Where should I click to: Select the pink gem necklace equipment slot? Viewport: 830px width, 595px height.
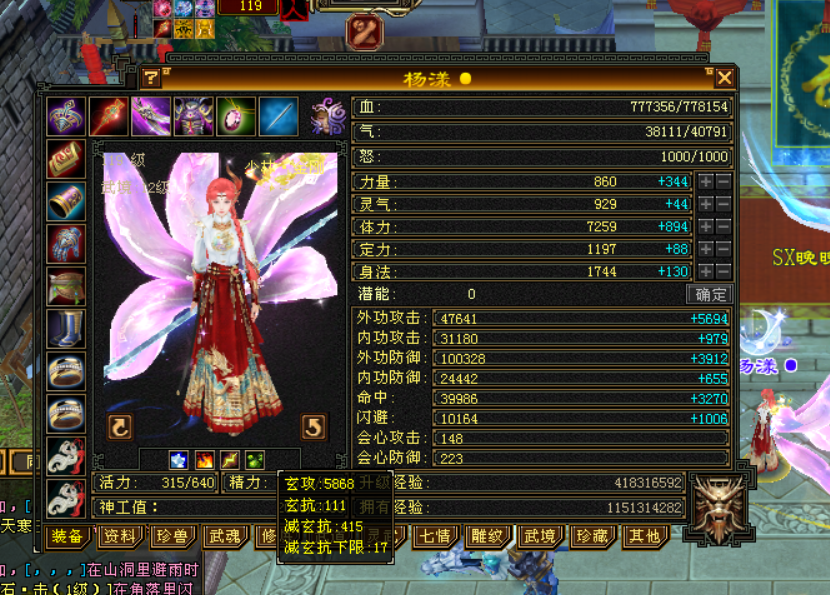coord(236,116)
